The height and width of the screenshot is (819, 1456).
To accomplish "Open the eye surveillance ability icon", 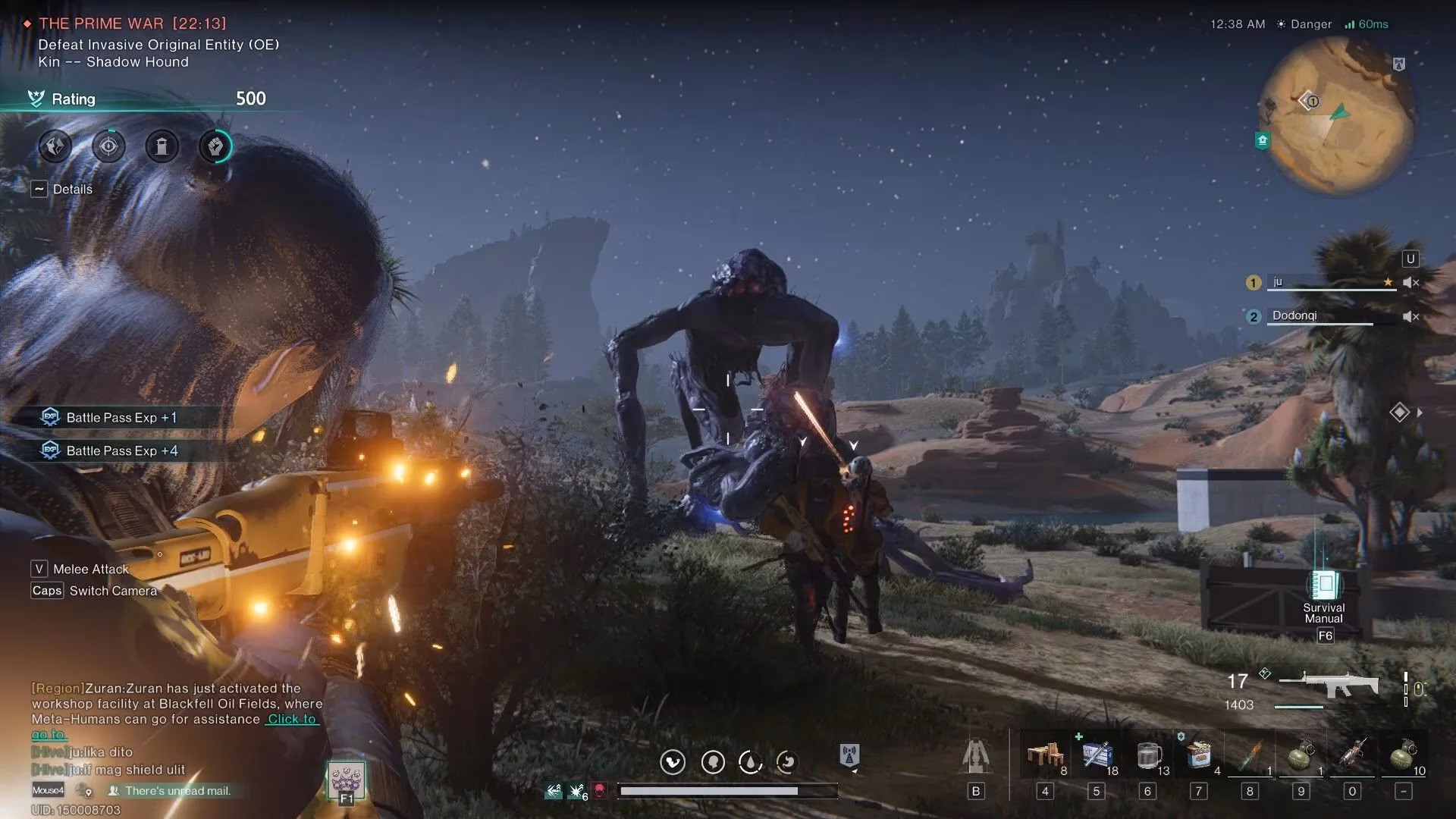I will (108, 146).
